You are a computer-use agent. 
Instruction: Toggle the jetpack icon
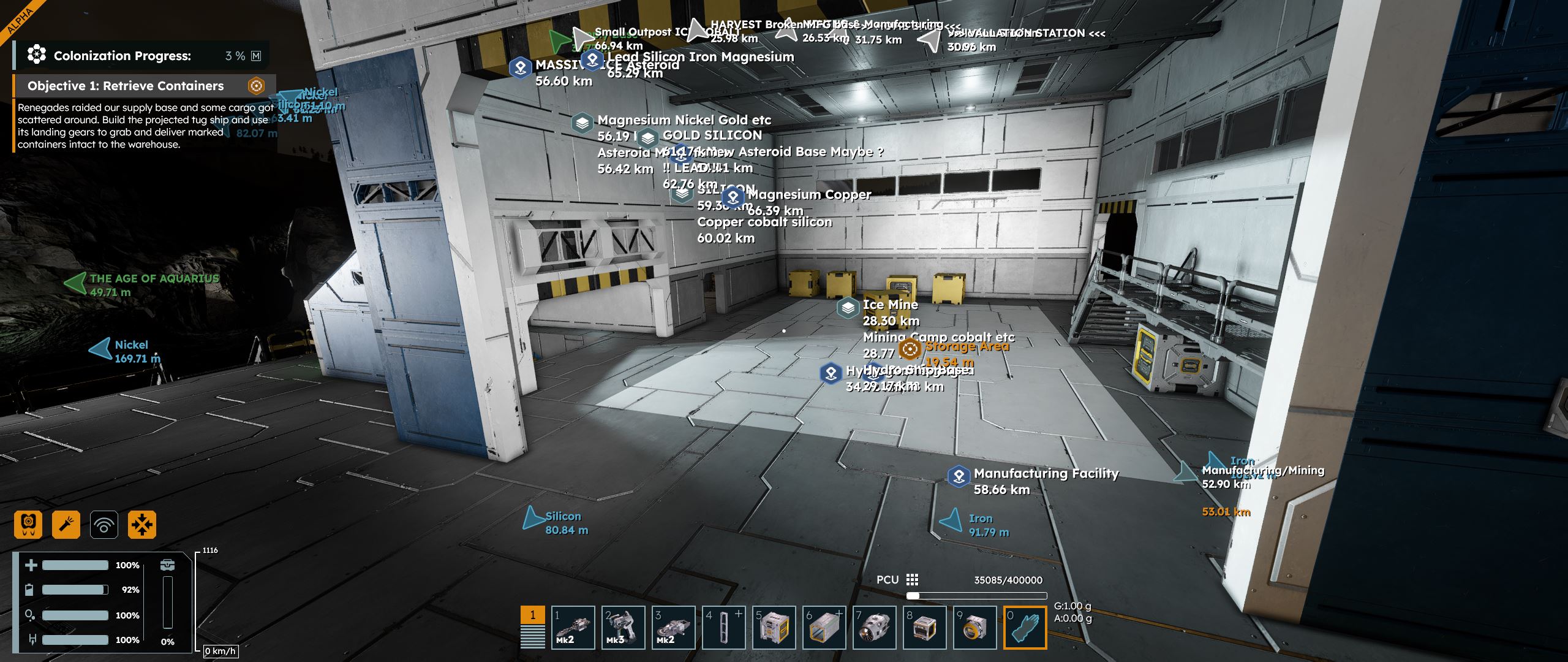(x=28, y=525)
